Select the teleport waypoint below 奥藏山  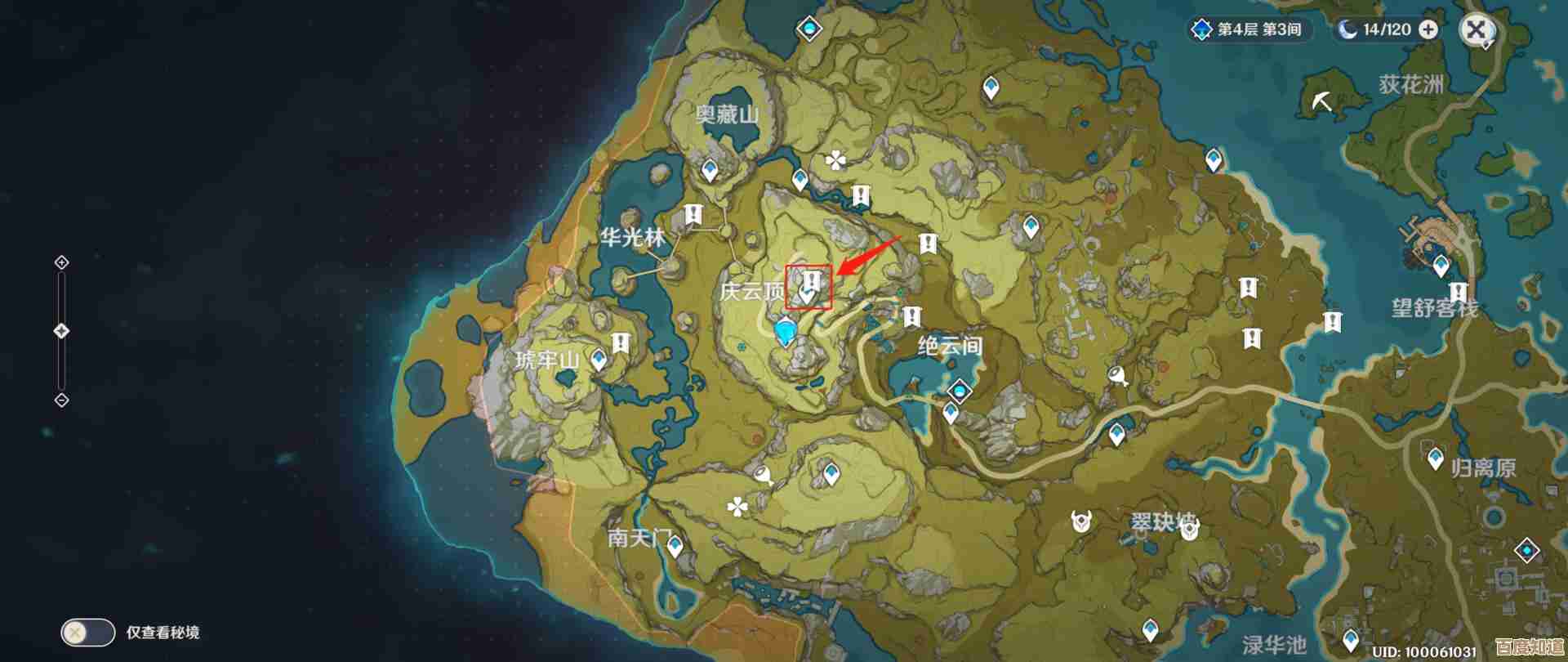point(710,170)
